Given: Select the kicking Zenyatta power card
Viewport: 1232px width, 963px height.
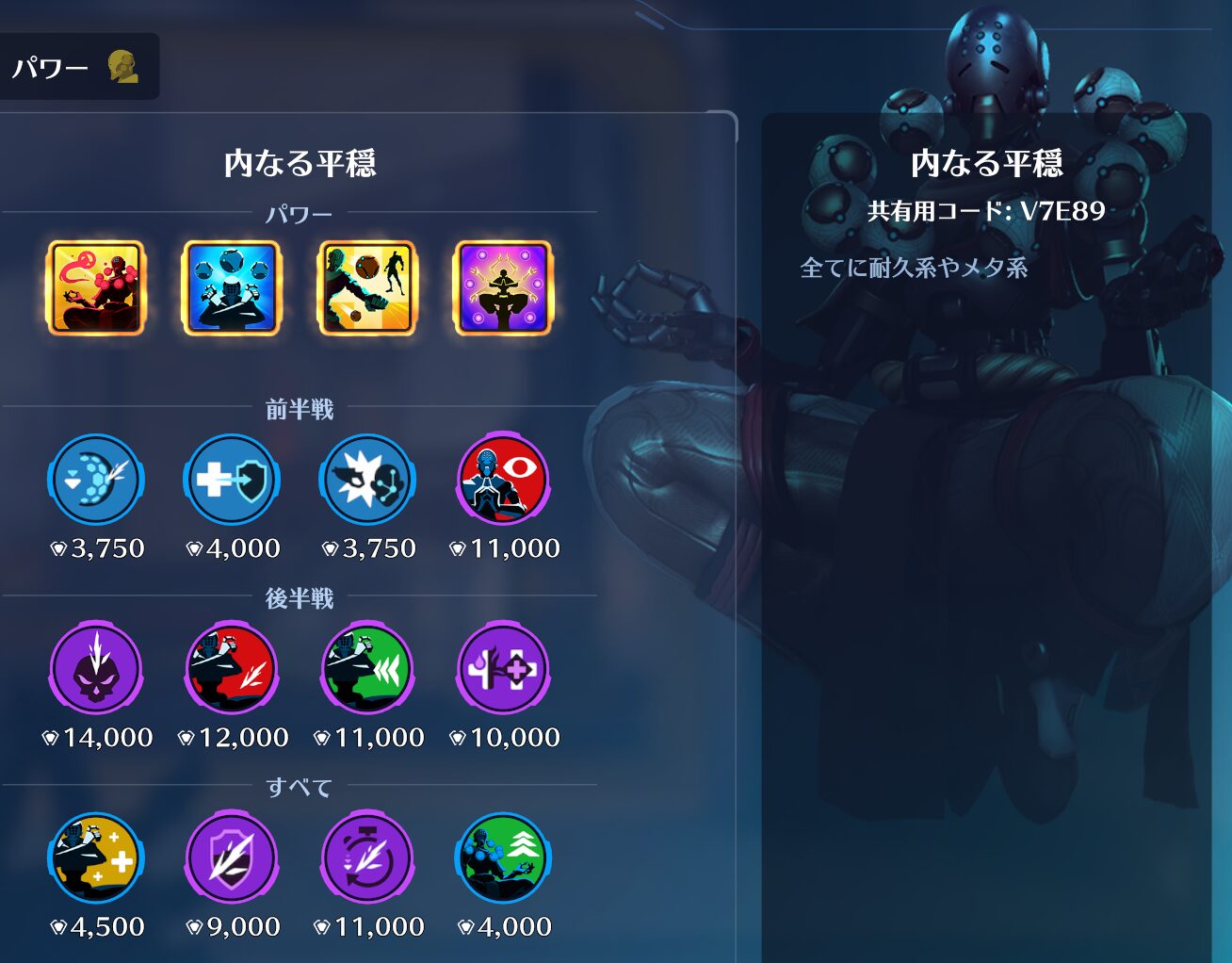Looking at the screenshot, I should coord(367,288).
